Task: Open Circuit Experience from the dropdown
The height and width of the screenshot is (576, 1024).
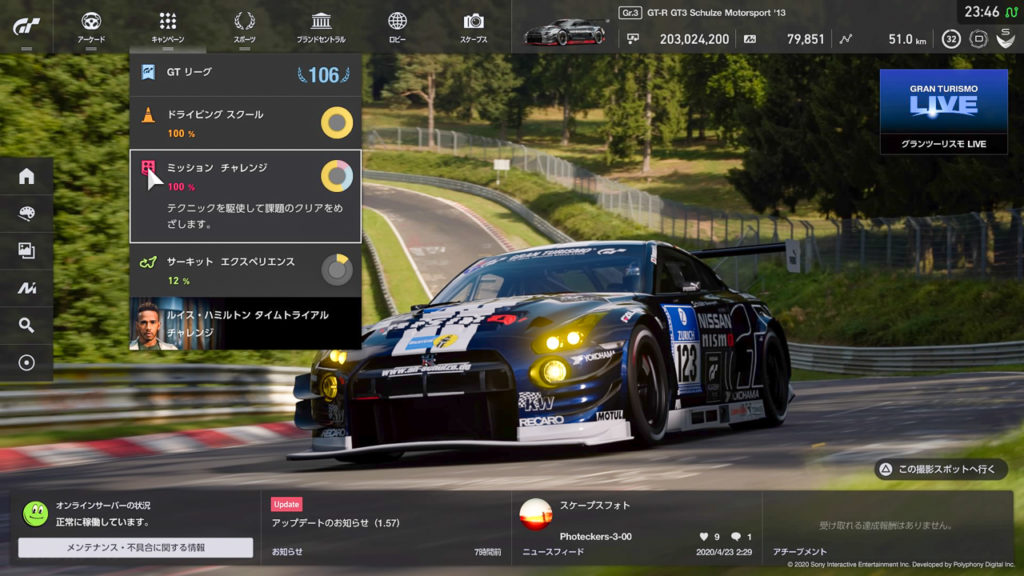Action: (245, 270)
